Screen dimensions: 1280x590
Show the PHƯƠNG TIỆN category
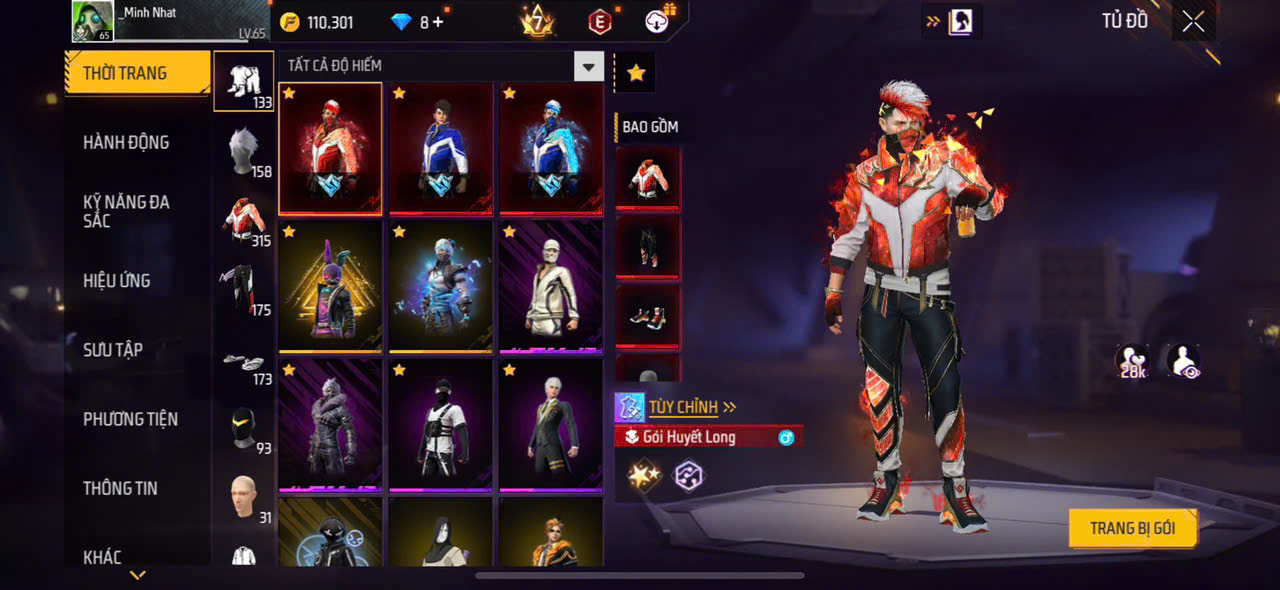click(130, 419)
